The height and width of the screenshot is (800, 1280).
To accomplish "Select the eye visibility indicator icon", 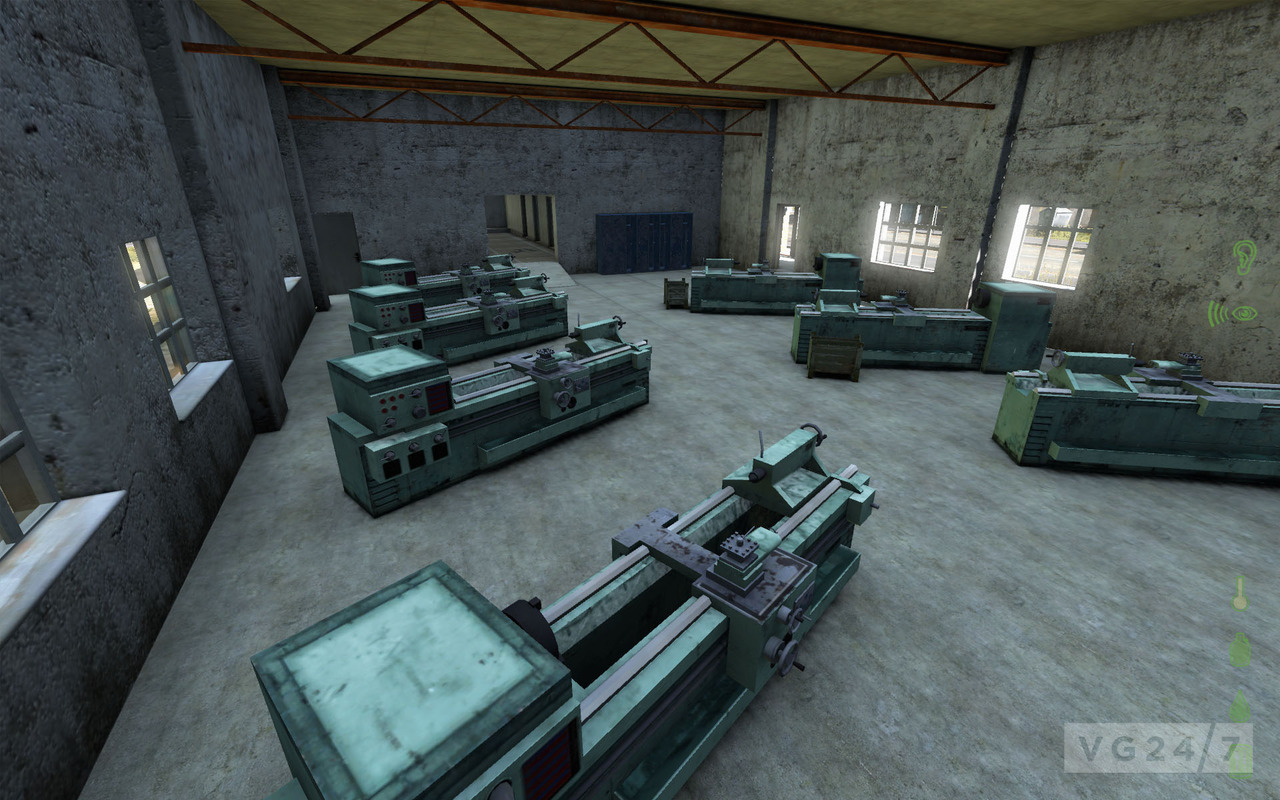I will [1244, 313].
